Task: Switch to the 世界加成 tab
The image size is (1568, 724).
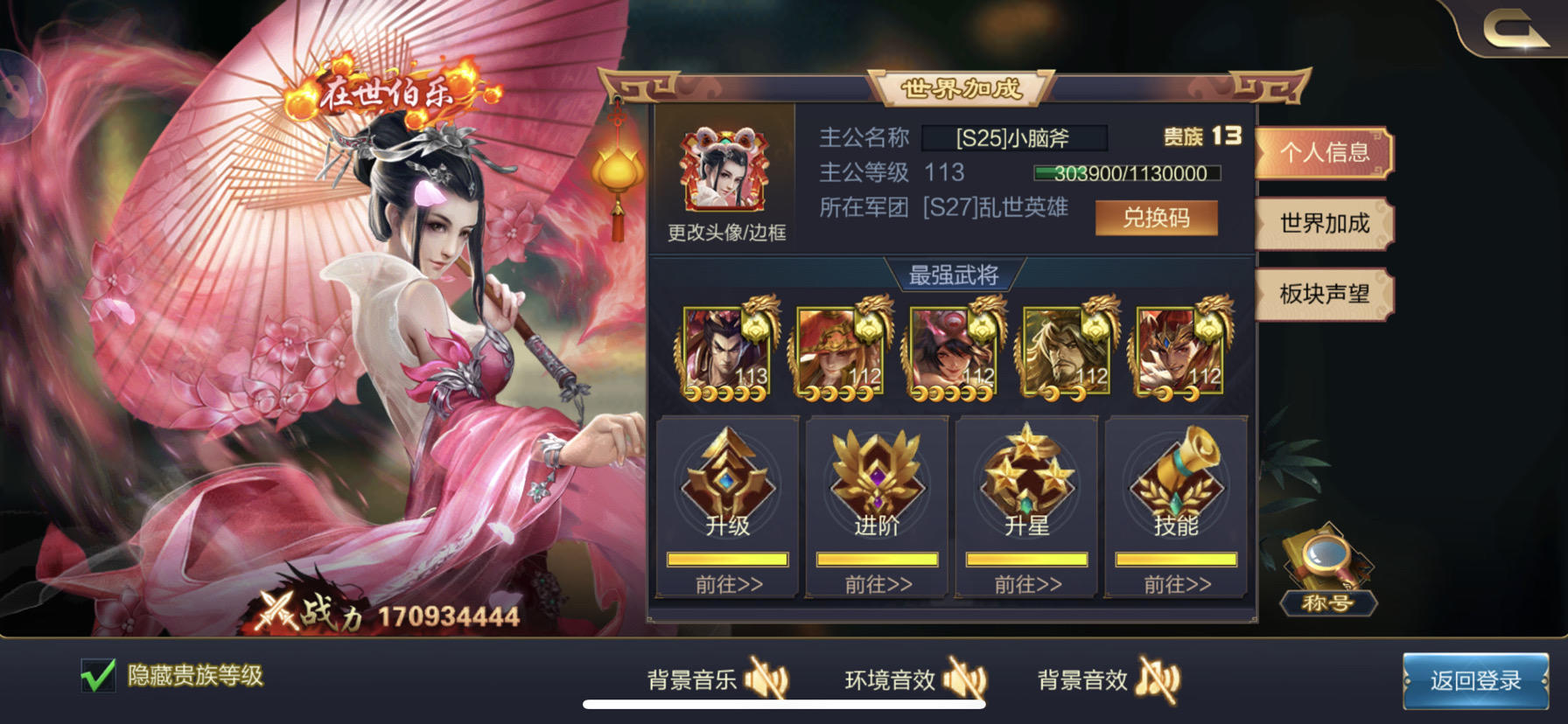Action: [1323, 224]
